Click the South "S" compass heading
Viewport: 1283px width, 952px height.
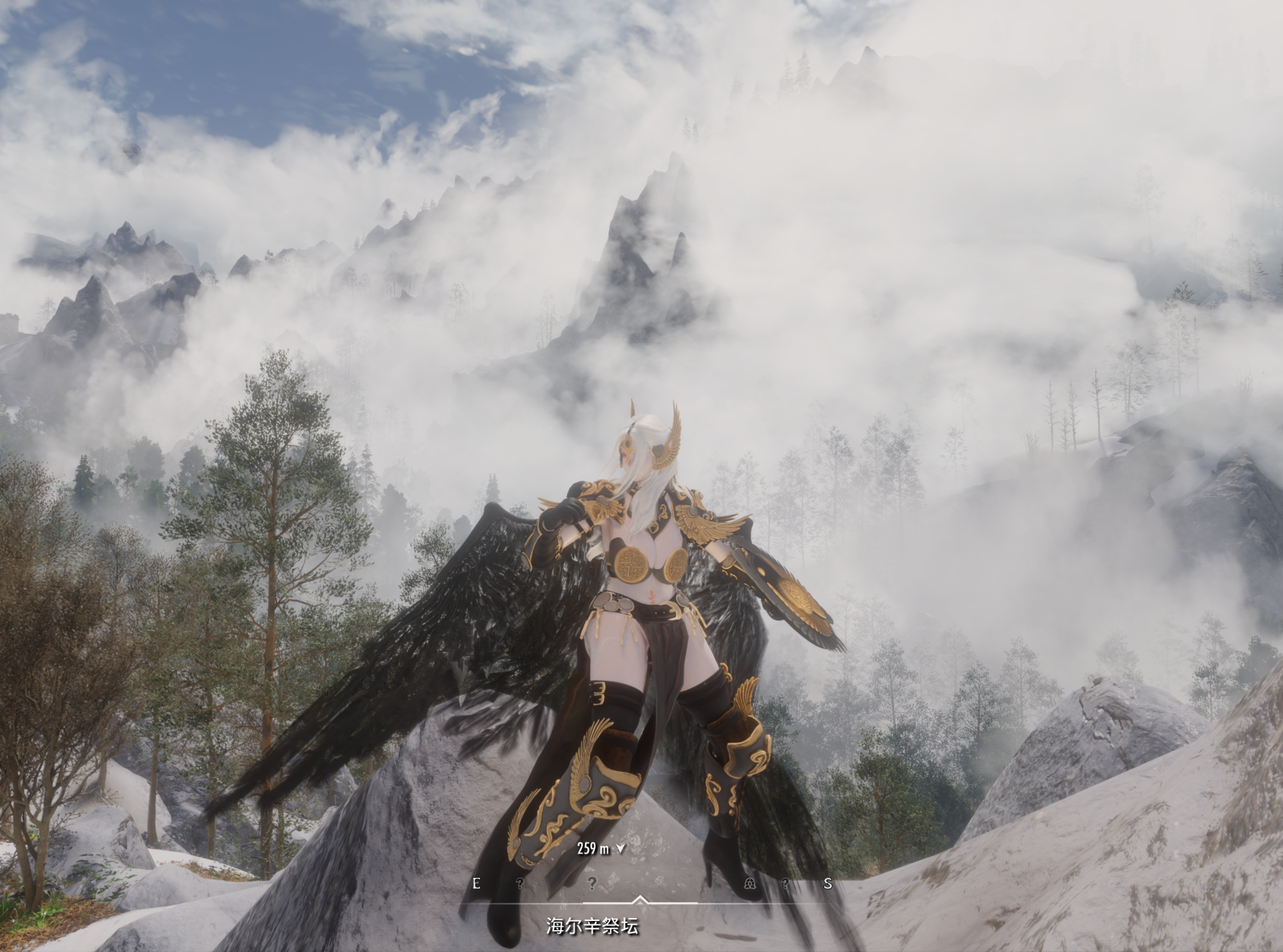[x=827, y=883]
